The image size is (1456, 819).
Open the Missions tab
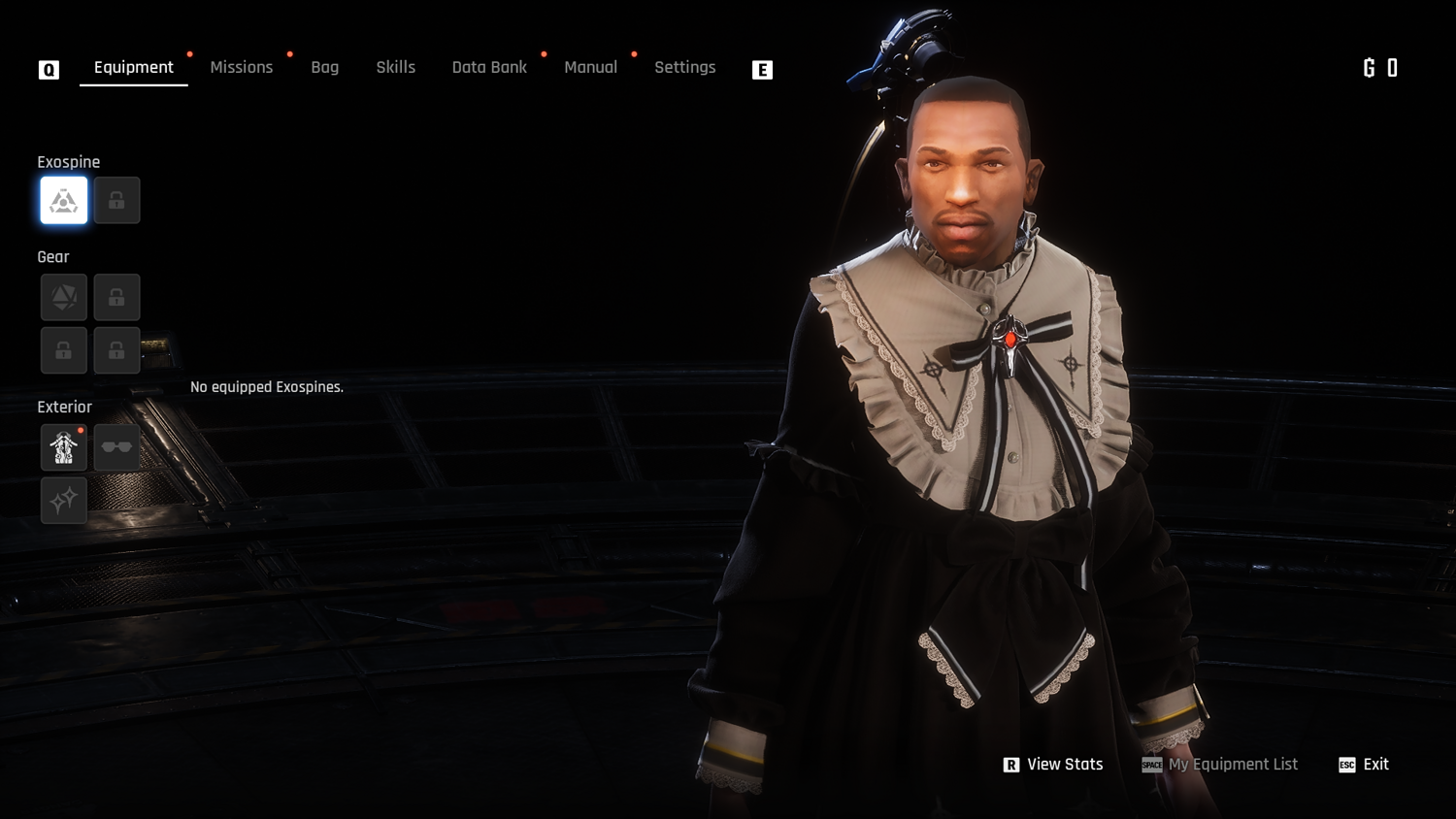click(x=242, y=67)
